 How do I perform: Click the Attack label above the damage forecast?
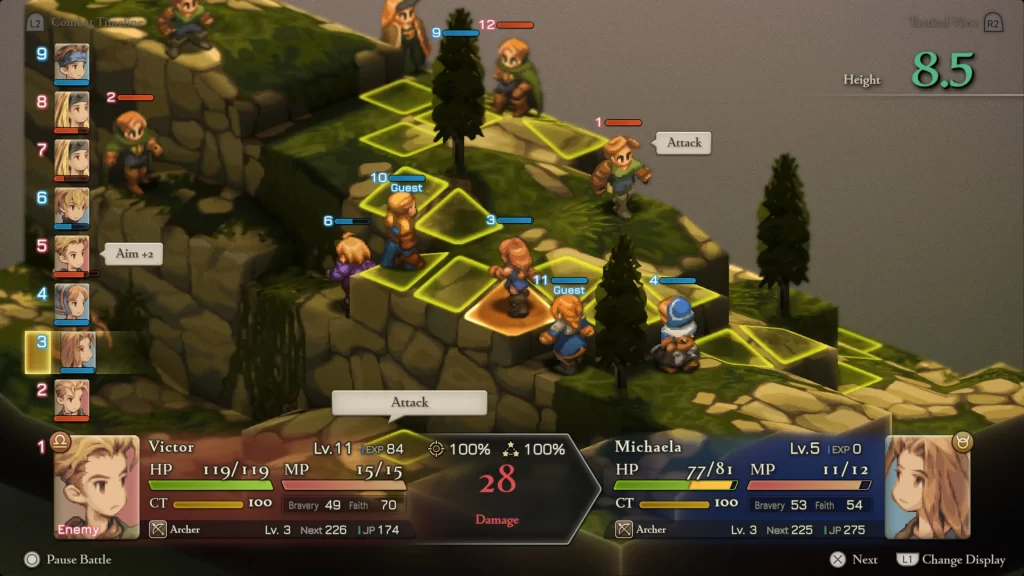pyautogui.click(x=409, y=402)
